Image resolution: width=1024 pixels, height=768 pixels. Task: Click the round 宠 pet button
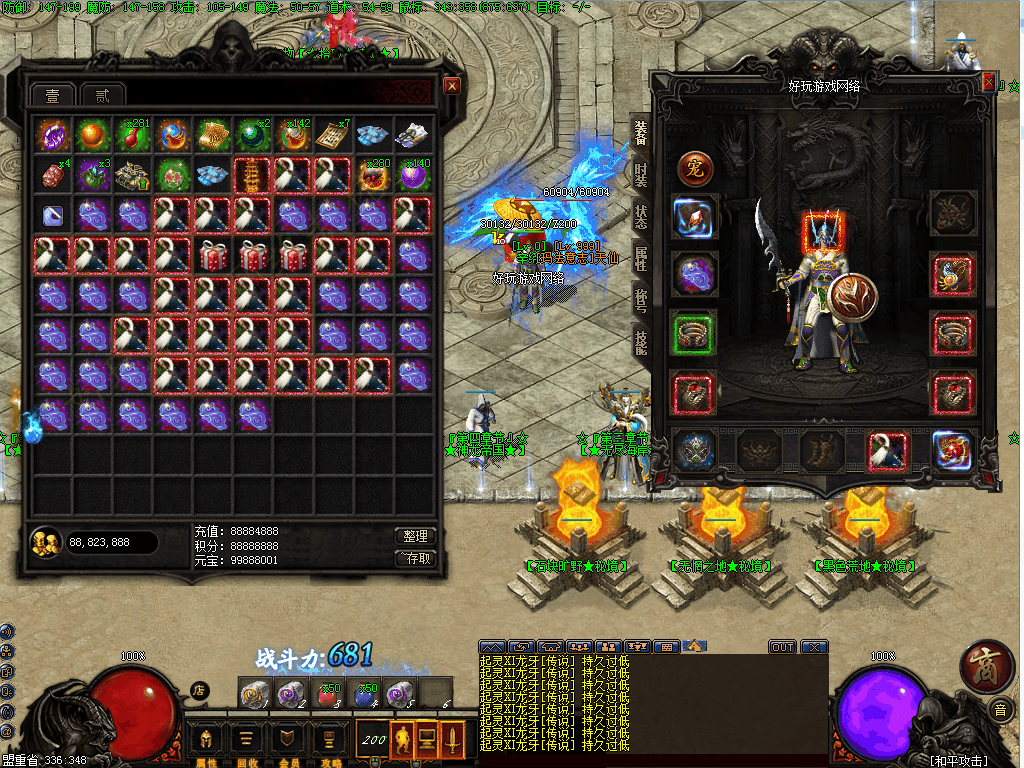point(693,168)
